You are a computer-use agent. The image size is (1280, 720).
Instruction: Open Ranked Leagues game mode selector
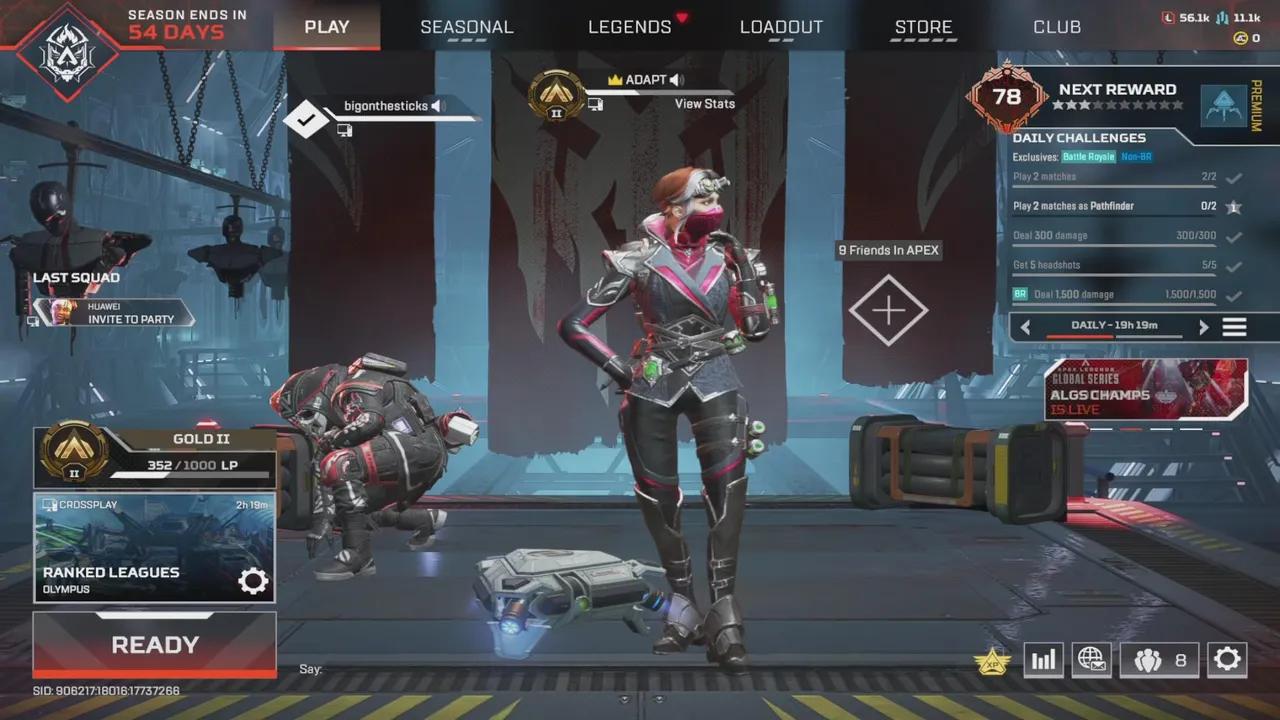pos(155,548)
